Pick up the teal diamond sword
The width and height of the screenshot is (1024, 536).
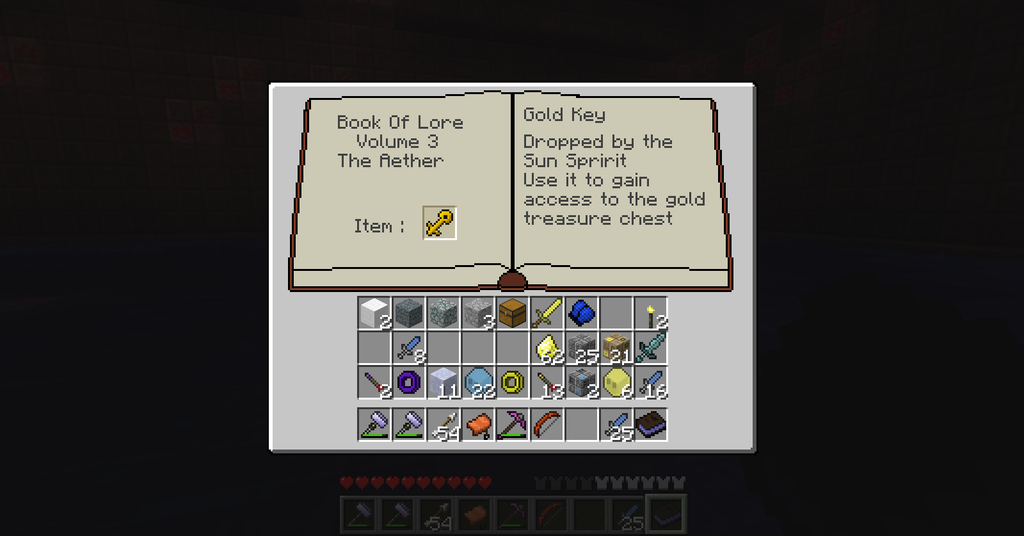coord(650,347)
